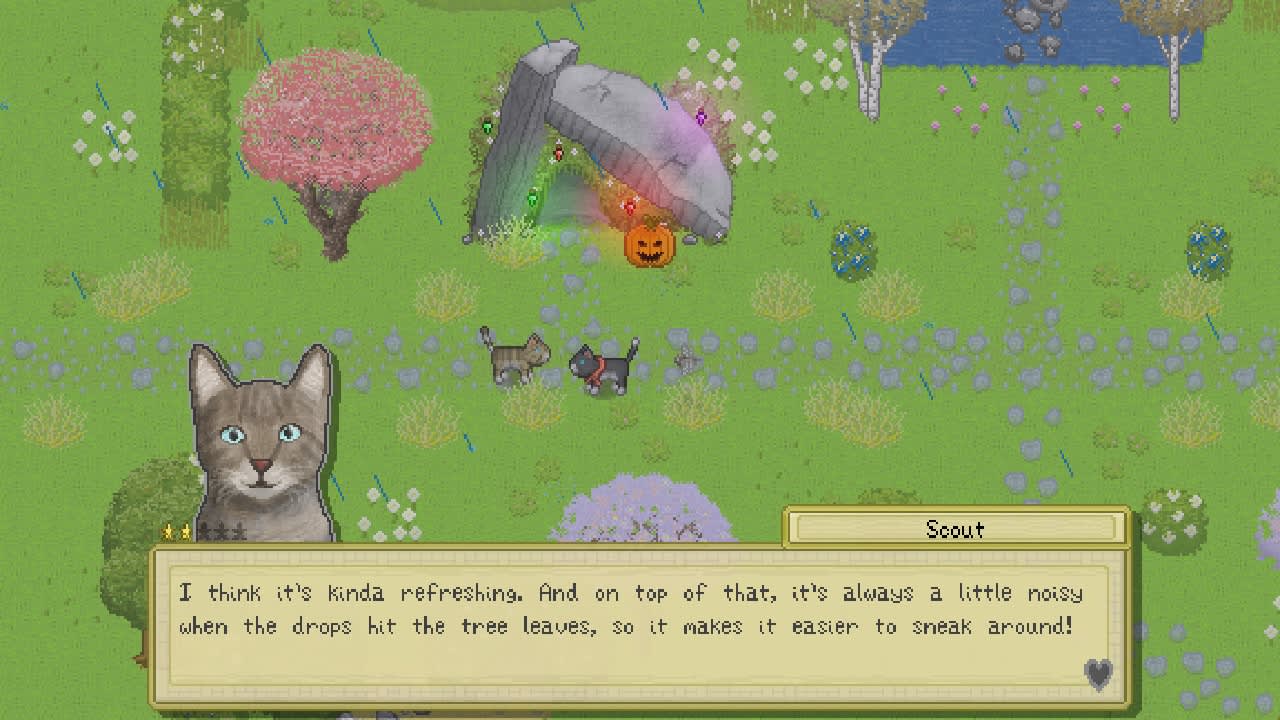Click the grey heart affection icon
Image resolution: width=1280 pixels, height=720 pixels.
(x=1099, y=676)
